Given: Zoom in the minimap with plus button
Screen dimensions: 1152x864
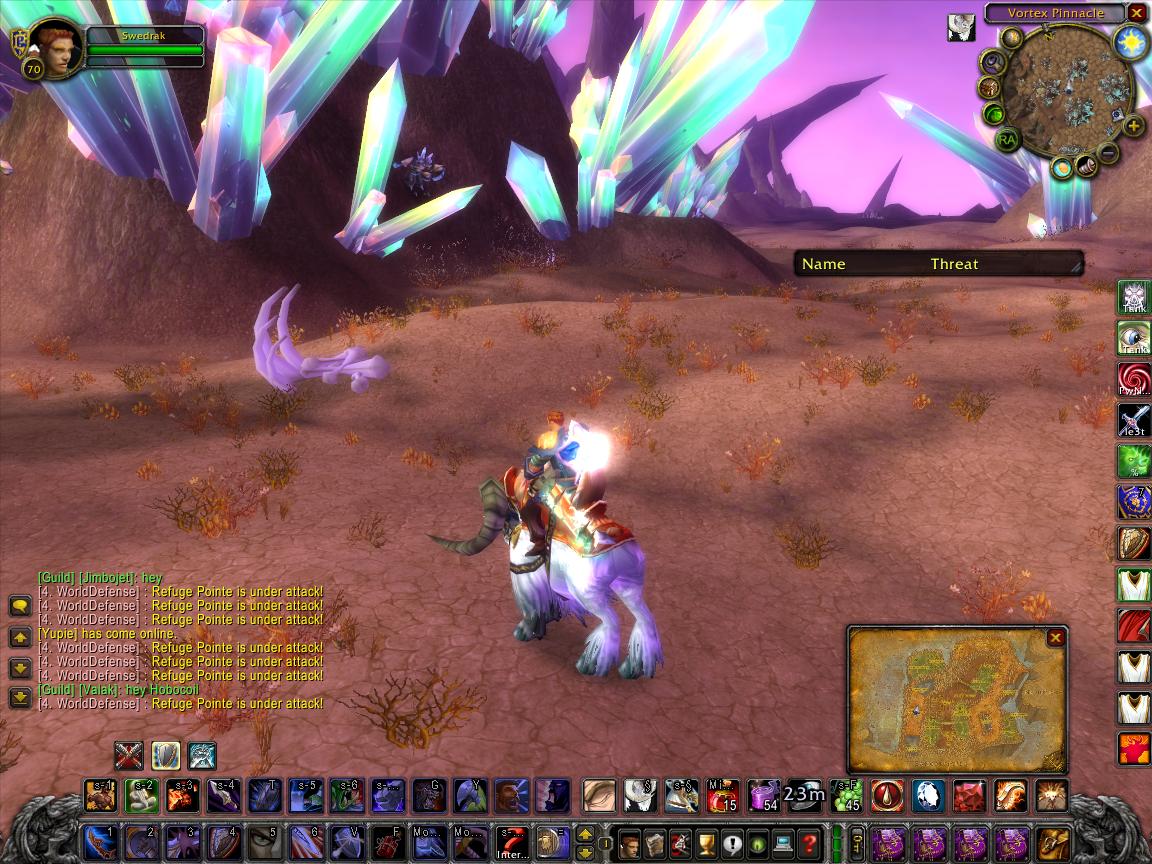Looking at the screenshot, I should (x=1133, y=126).
